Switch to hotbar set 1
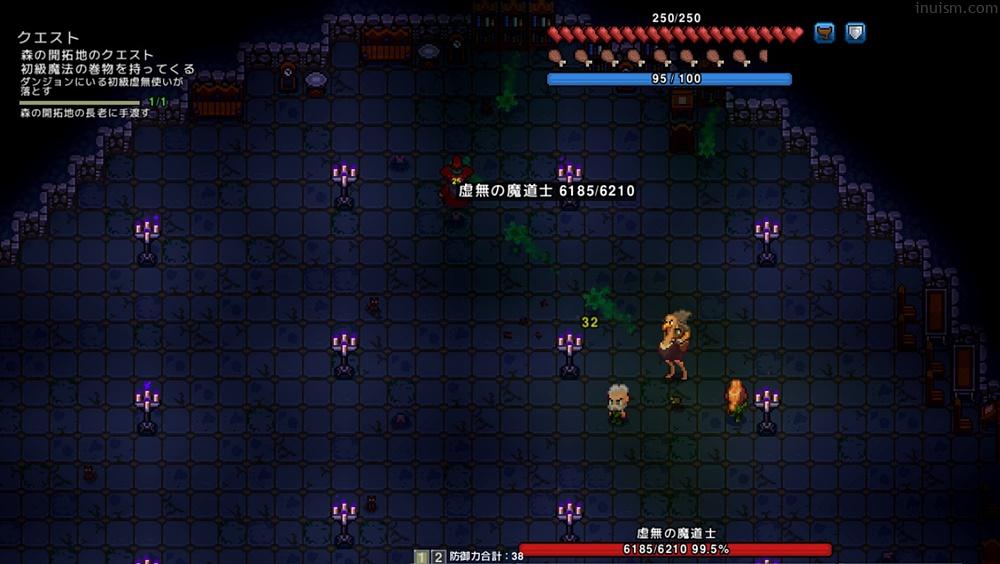The height and width of the screenshot is (564, 1000). pyautogui.click(x=422, y=556)
